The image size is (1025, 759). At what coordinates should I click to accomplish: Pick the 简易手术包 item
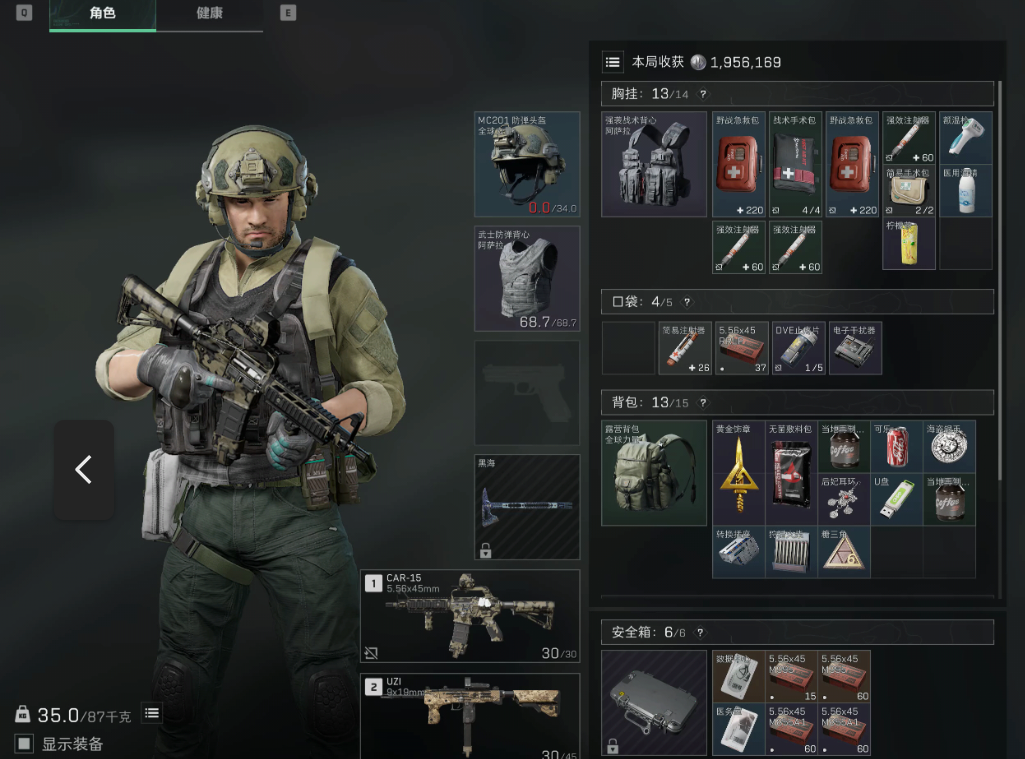[x=909, y=191]
